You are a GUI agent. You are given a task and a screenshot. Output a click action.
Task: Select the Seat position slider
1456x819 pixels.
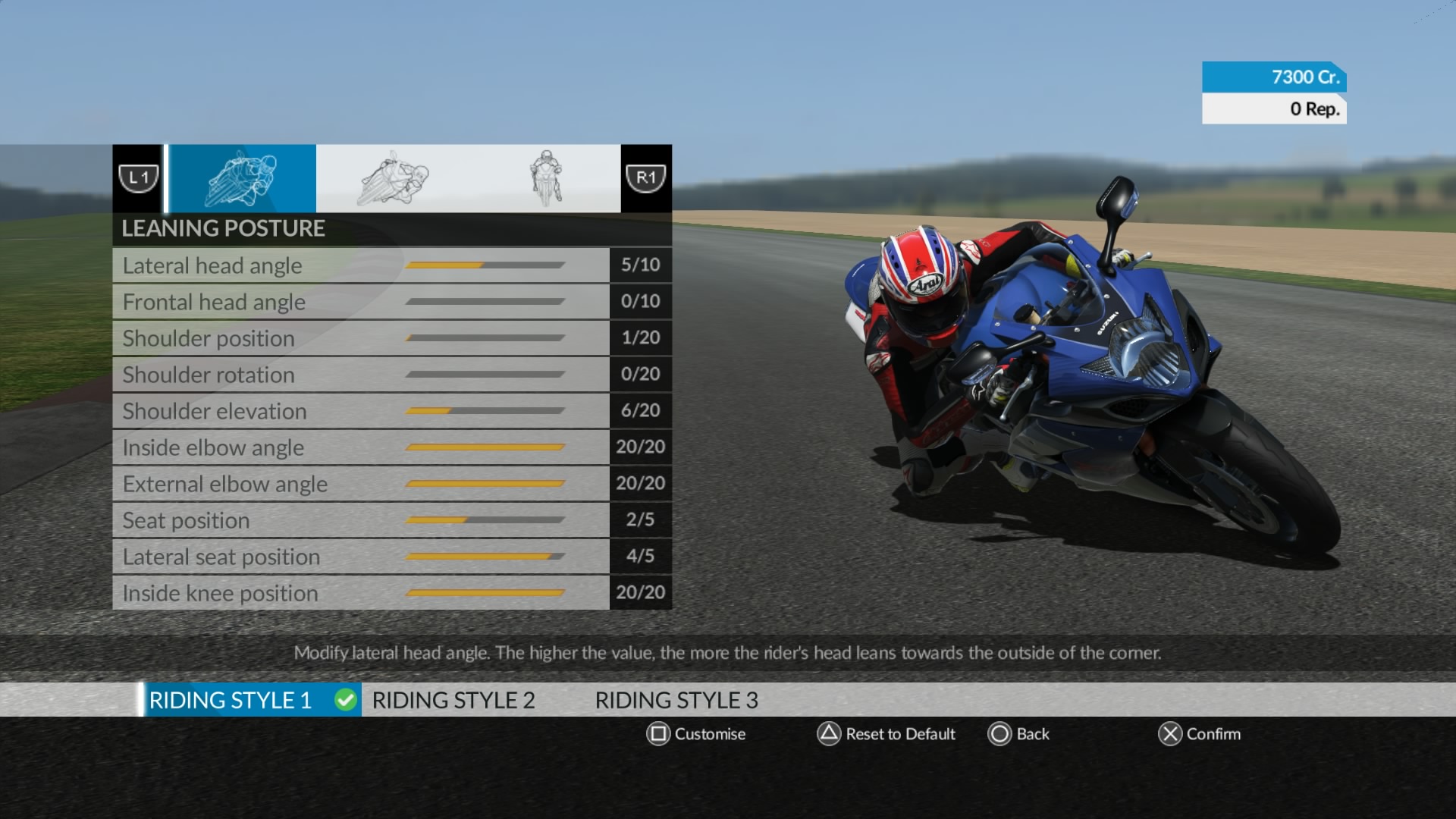(x=485, y=520)
